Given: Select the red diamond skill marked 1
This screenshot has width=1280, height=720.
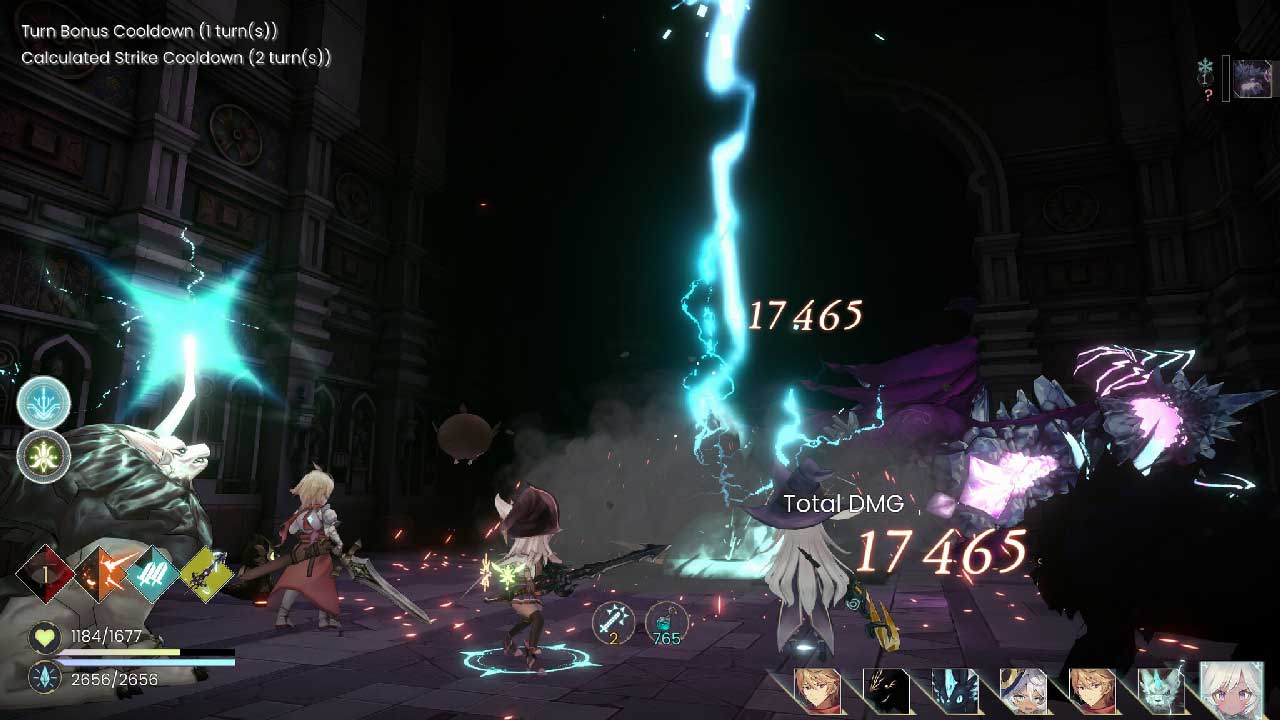Looking at the screenshot, I should coord(47,574).
